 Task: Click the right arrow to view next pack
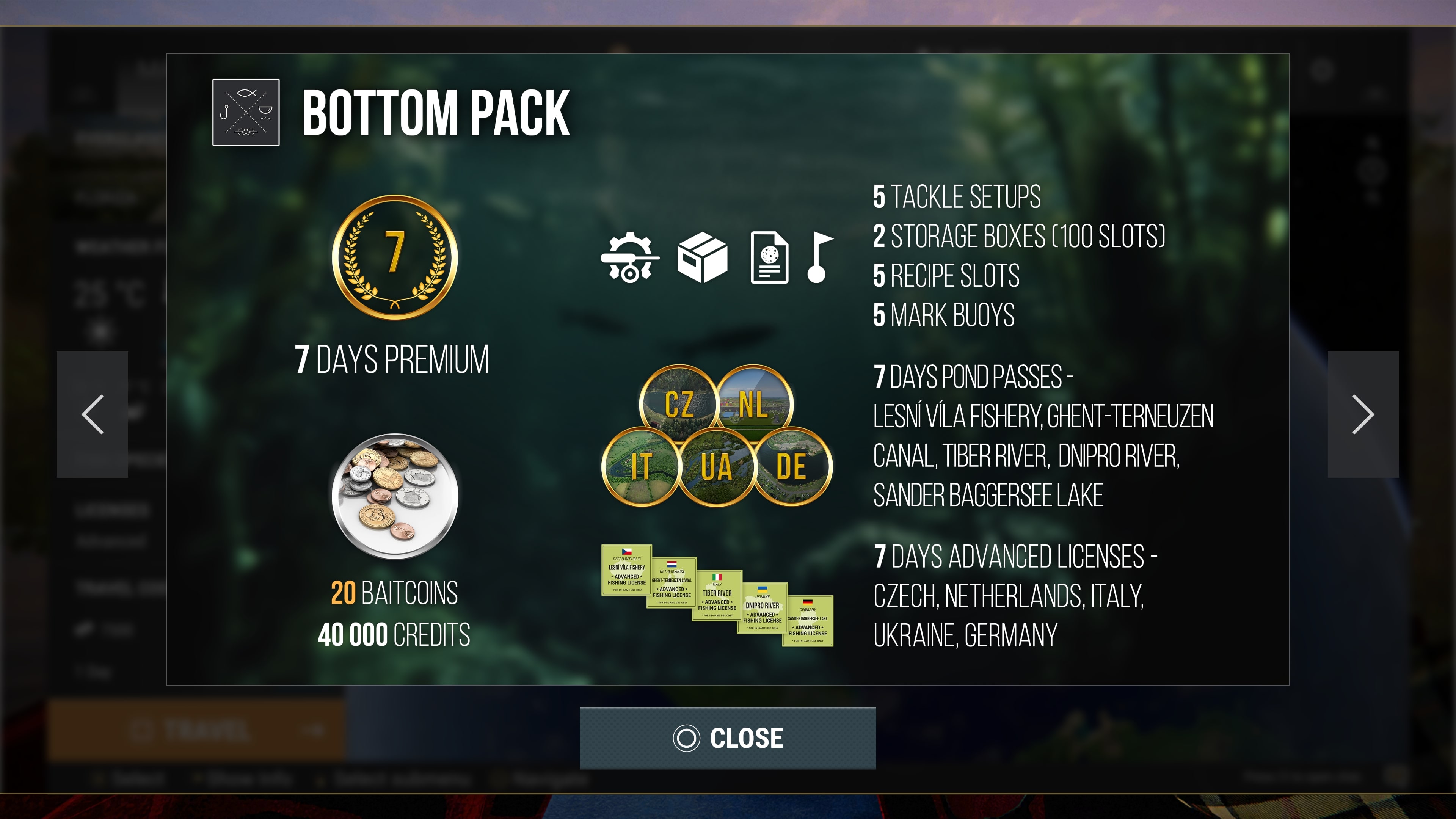click(1363, 415)
